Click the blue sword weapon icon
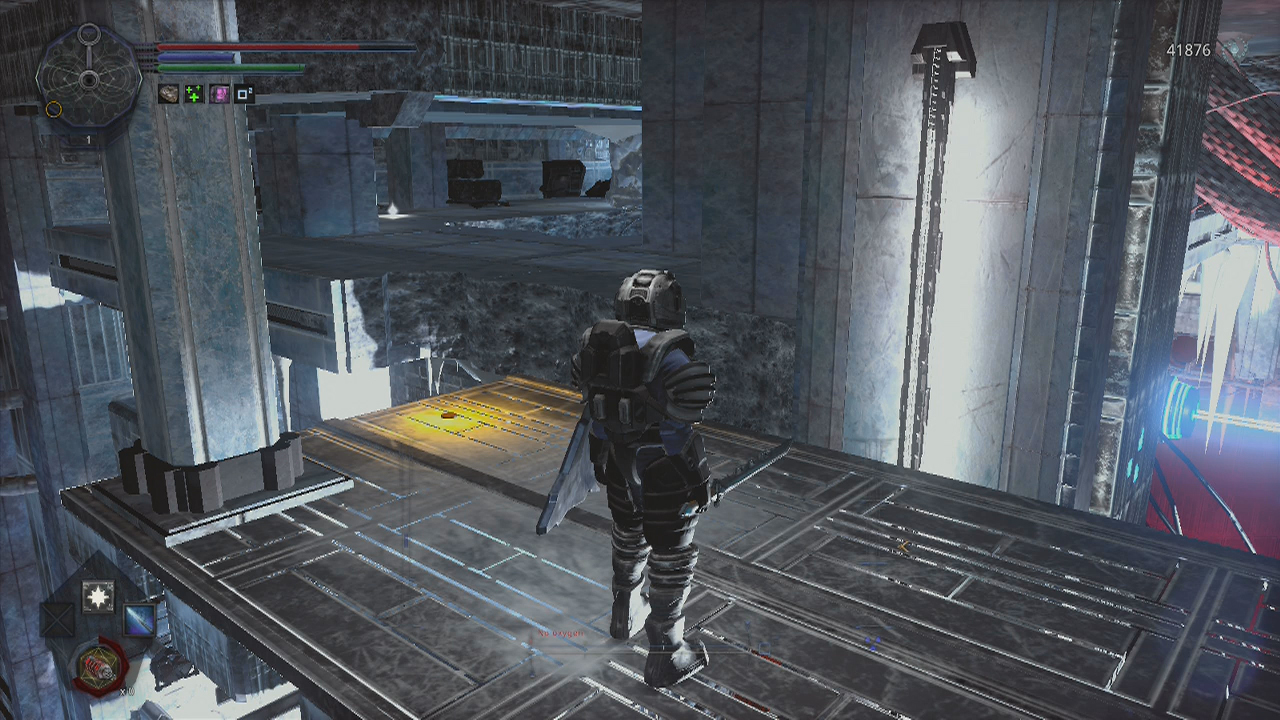Screen dimensions: 1280x720 coord(138,619)
